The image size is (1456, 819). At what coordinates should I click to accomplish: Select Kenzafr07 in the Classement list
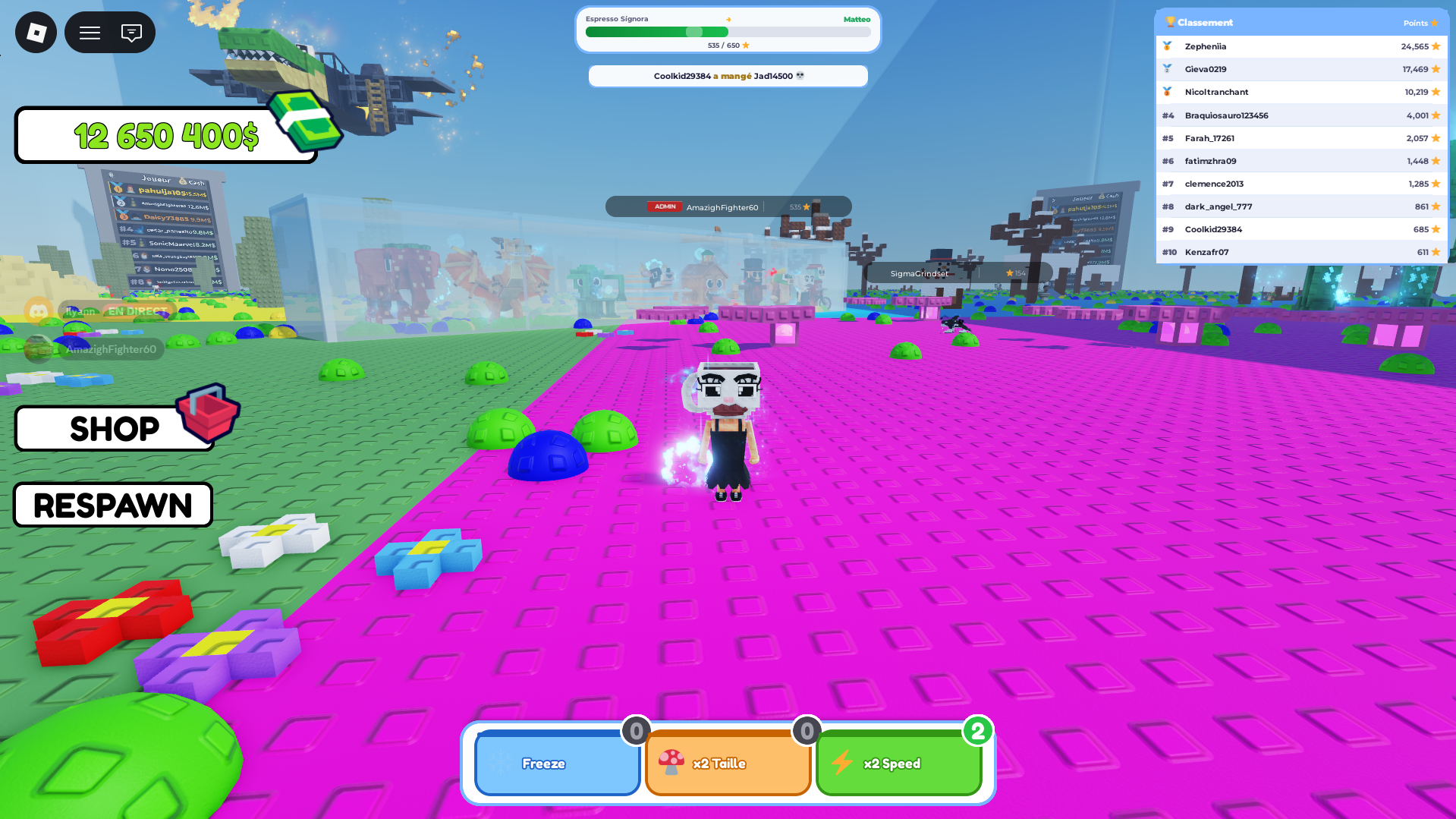pos(1206,251)
